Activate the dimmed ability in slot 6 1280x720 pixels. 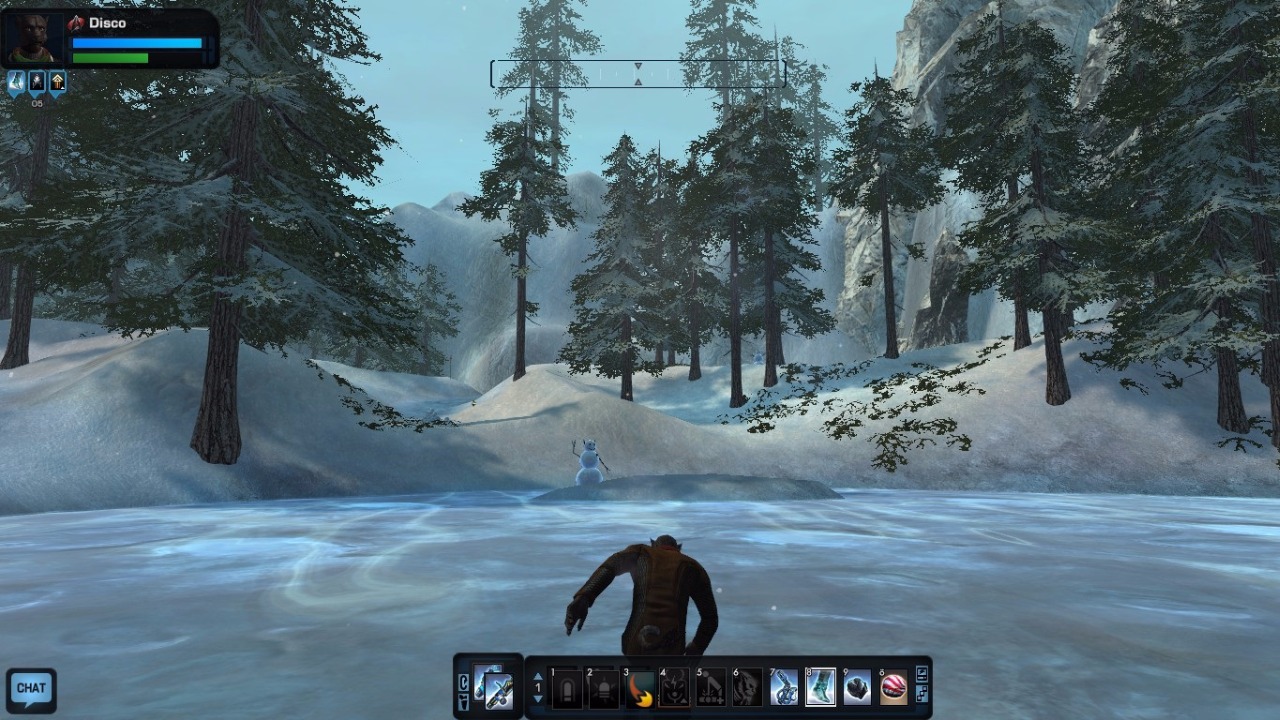[x=747, y=688]
